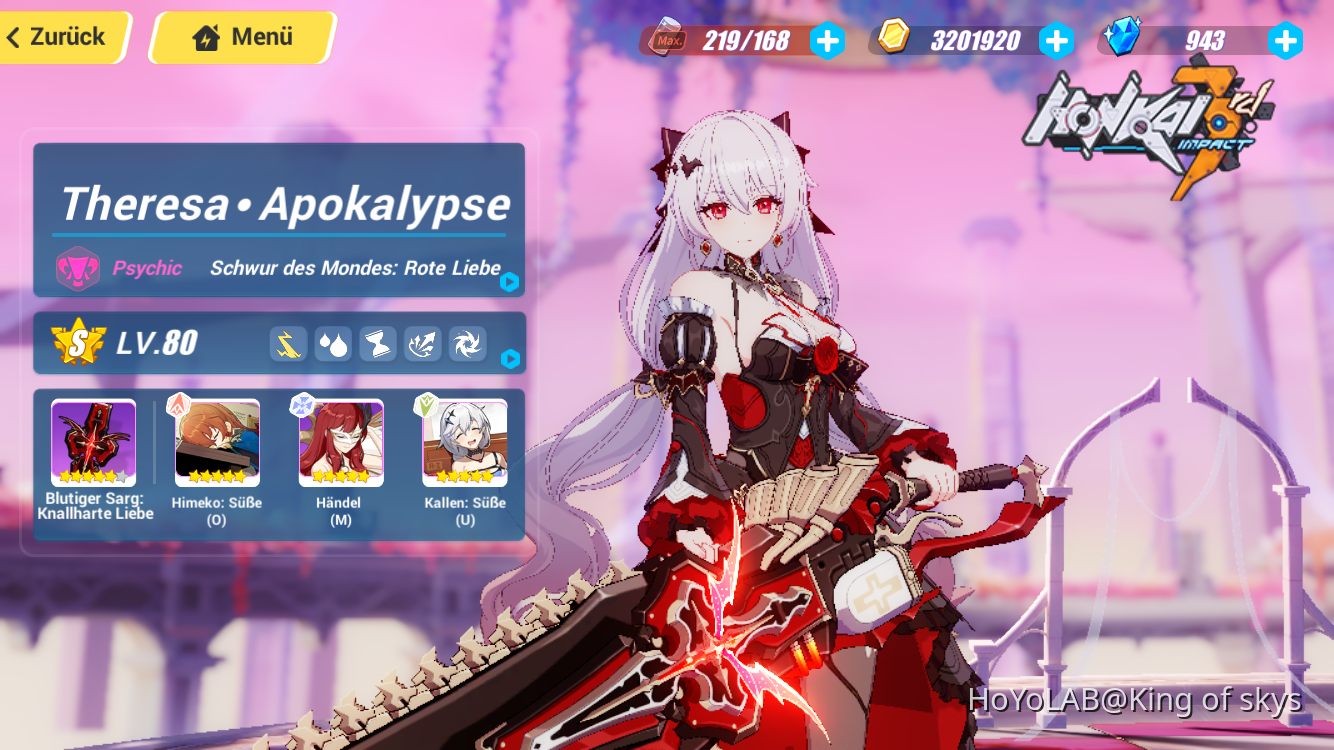Open the hourglass time-stop skill icon
The height and width of the screenshot is (750, 1334).
(x=377, y=343)
